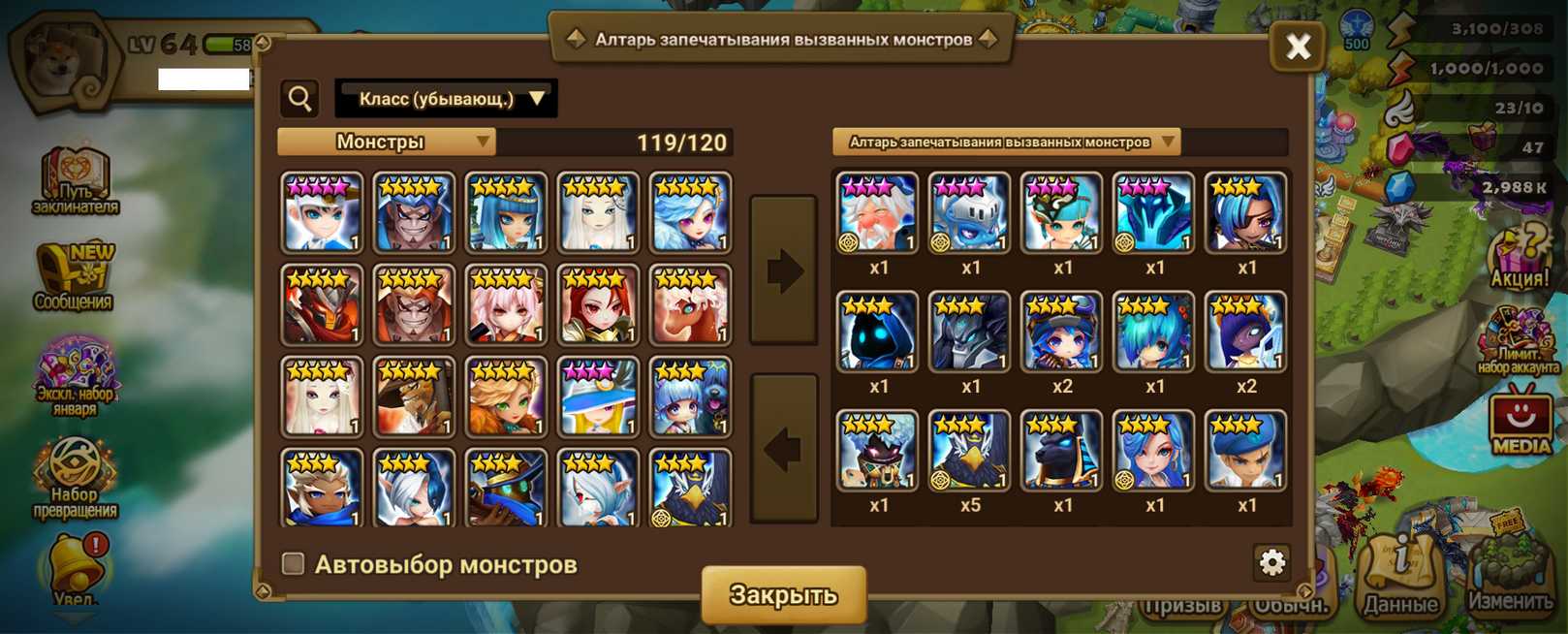Choose the griffon monster with x5 count

pyautogui.click(x=970, y=451)
